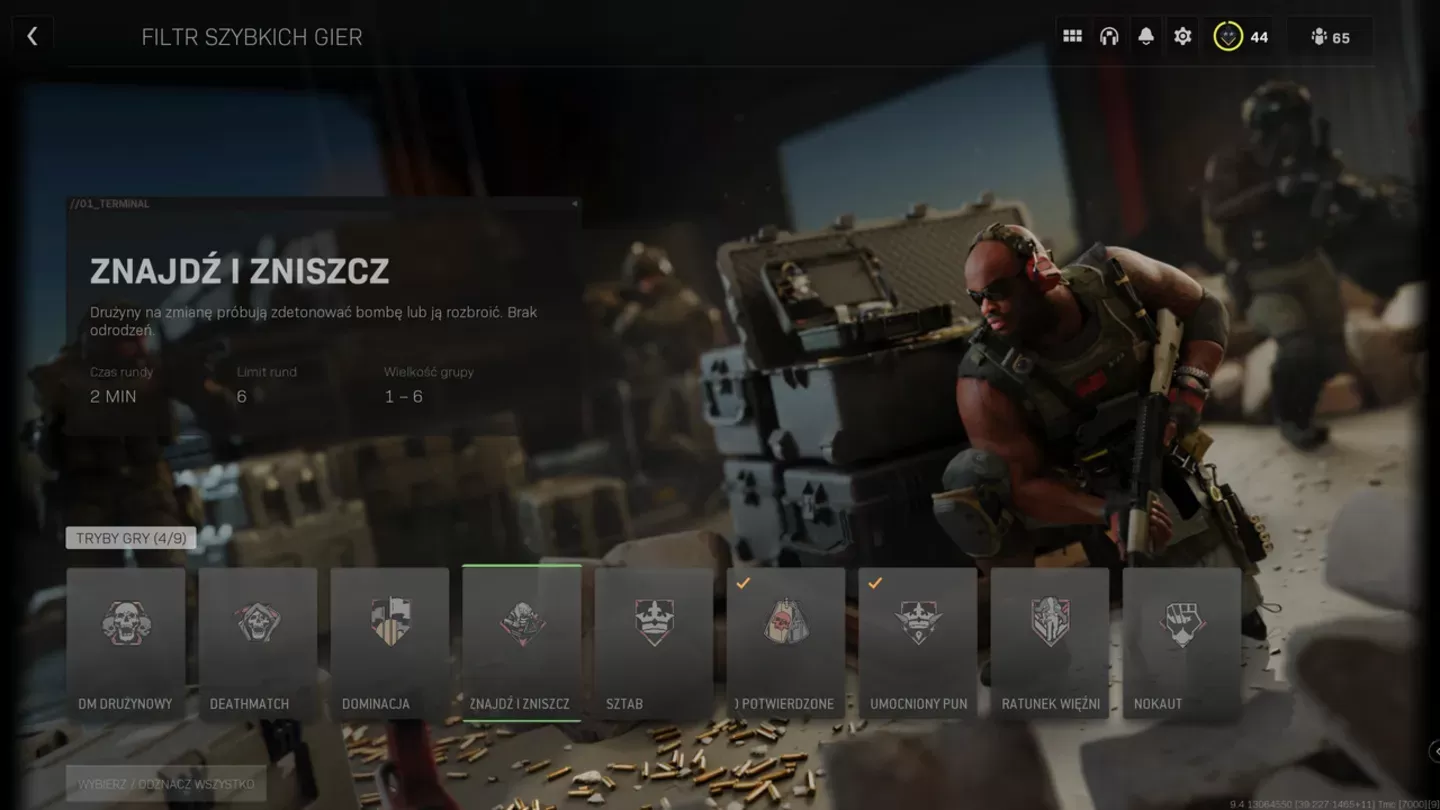This screenshot has width=1440, height=810.
Task: Select the DM Drużynowy mode icon
Action: [126, 623]
